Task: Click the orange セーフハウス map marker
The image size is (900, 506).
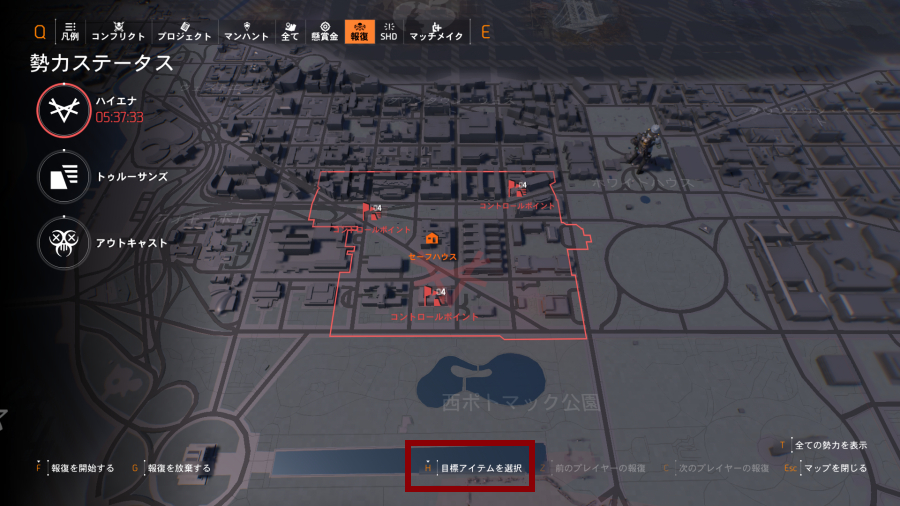Action: click(x=432, y=240)
